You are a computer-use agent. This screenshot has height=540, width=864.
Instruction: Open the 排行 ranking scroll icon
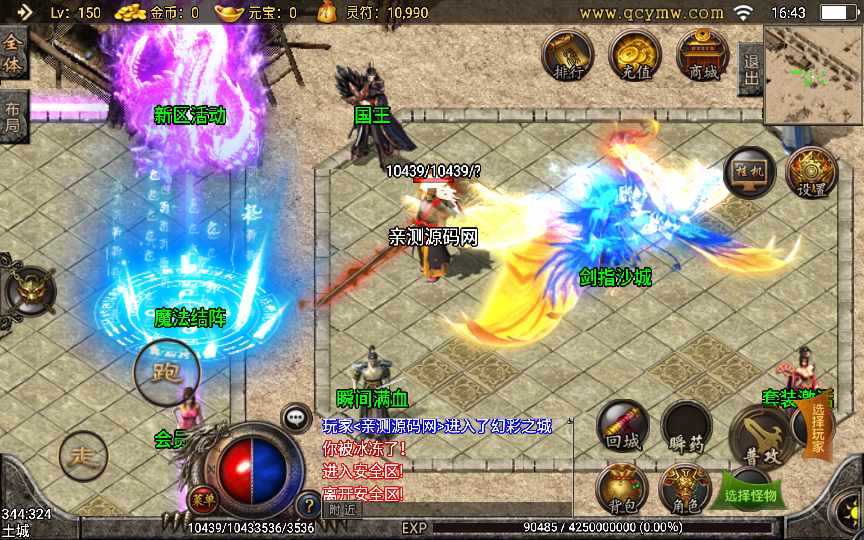pyautogui.click(x=567, y=55)
